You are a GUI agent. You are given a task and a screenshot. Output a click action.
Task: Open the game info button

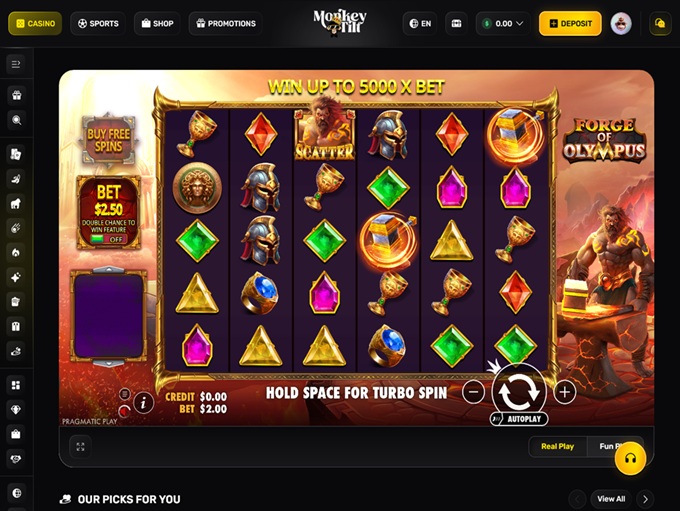(x=143, y=402)
